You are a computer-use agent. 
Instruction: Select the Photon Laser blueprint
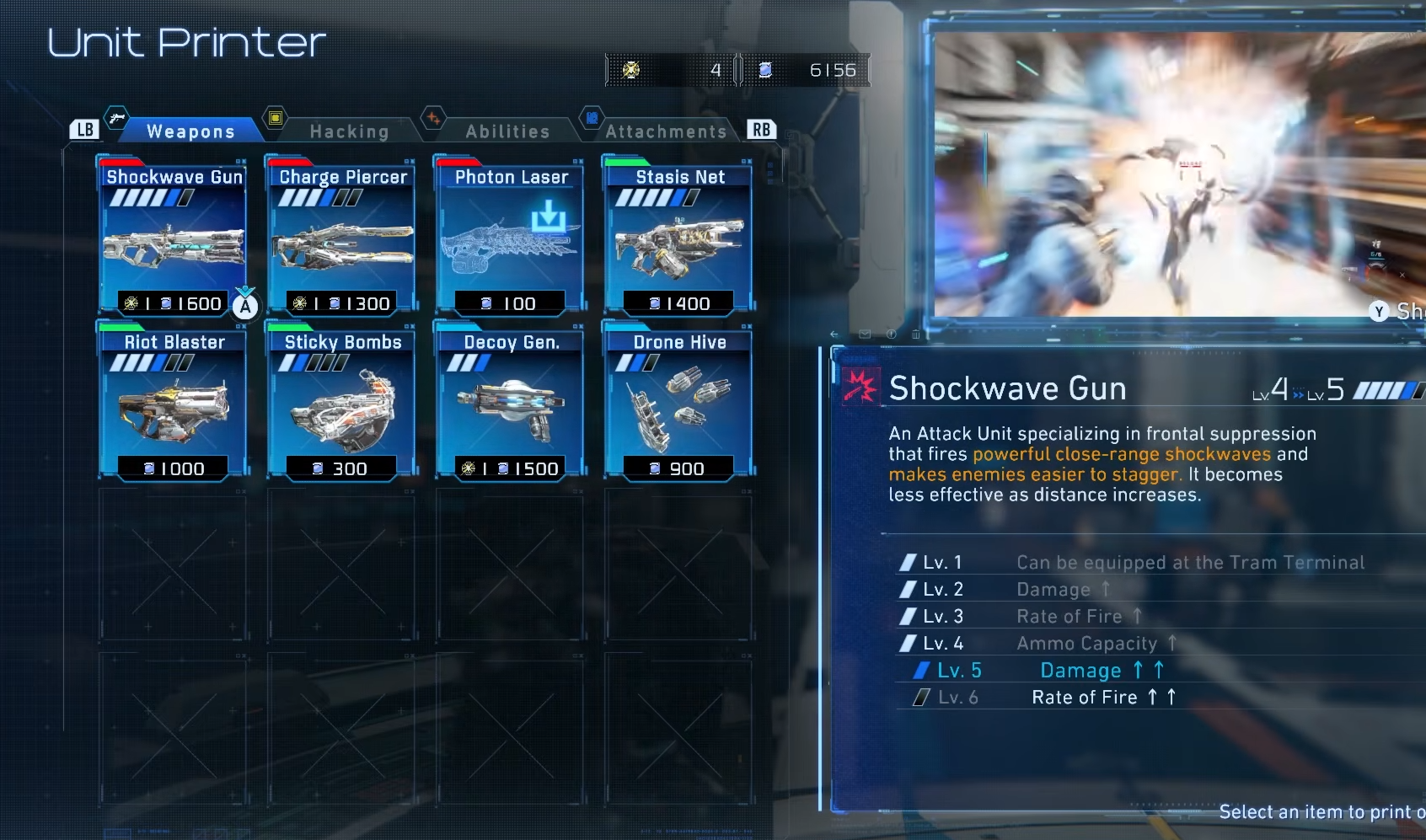[x=511, y=238]
